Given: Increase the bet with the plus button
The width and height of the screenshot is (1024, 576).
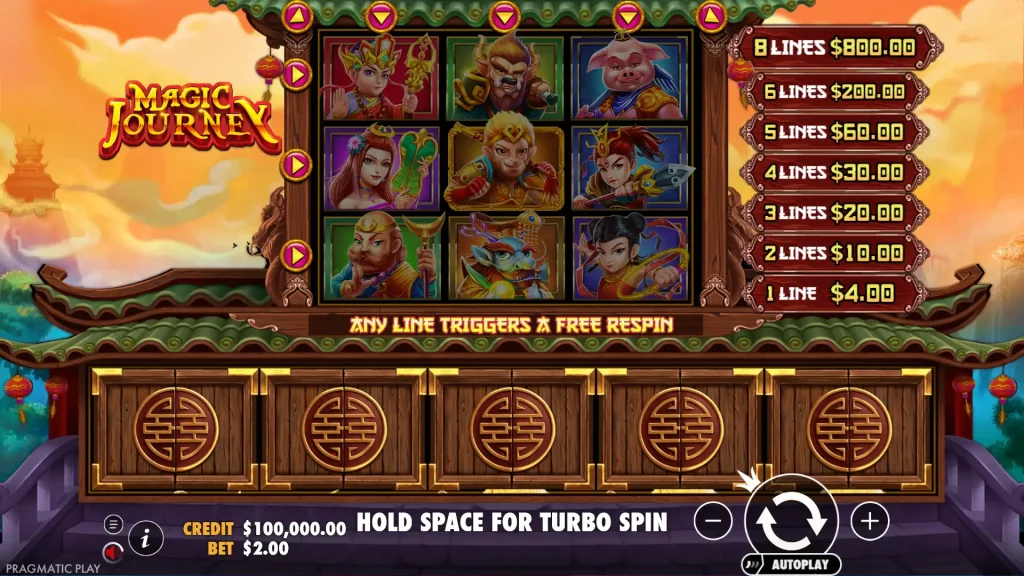Looking at the screenshot, I should [870, 520].
